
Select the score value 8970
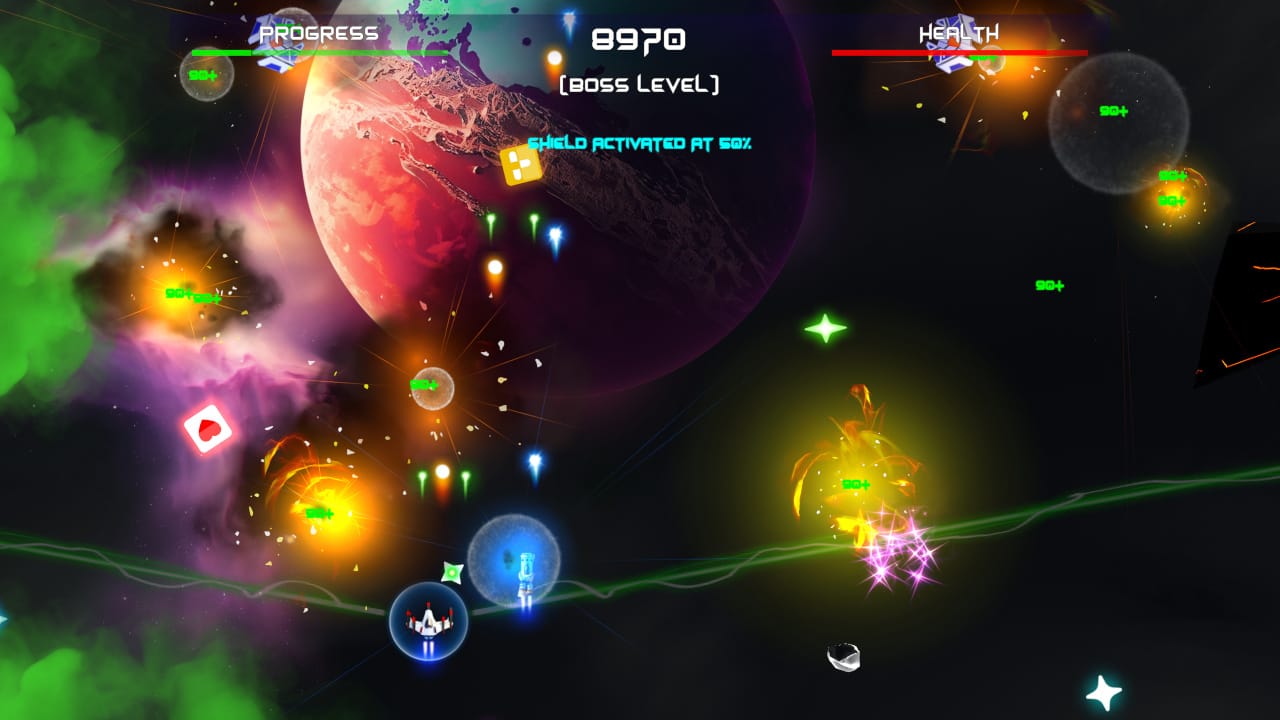637,39
